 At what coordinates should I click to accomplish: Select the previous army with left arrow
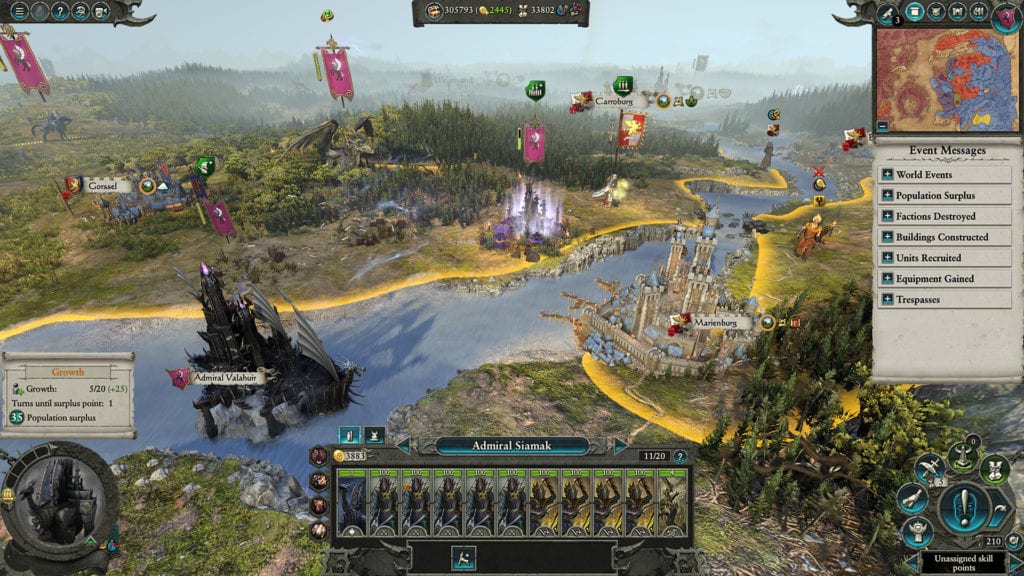coord(403,445)
